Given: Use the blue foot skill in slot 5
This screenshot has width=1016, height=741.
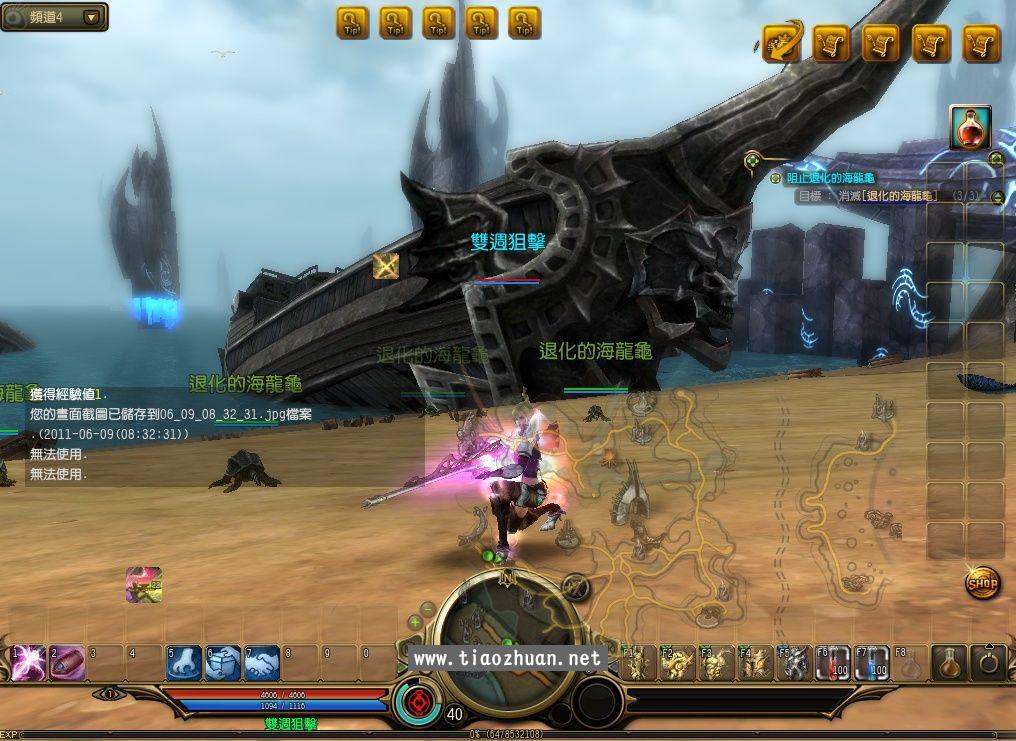Looking at the screenshot, I should 184,663.
